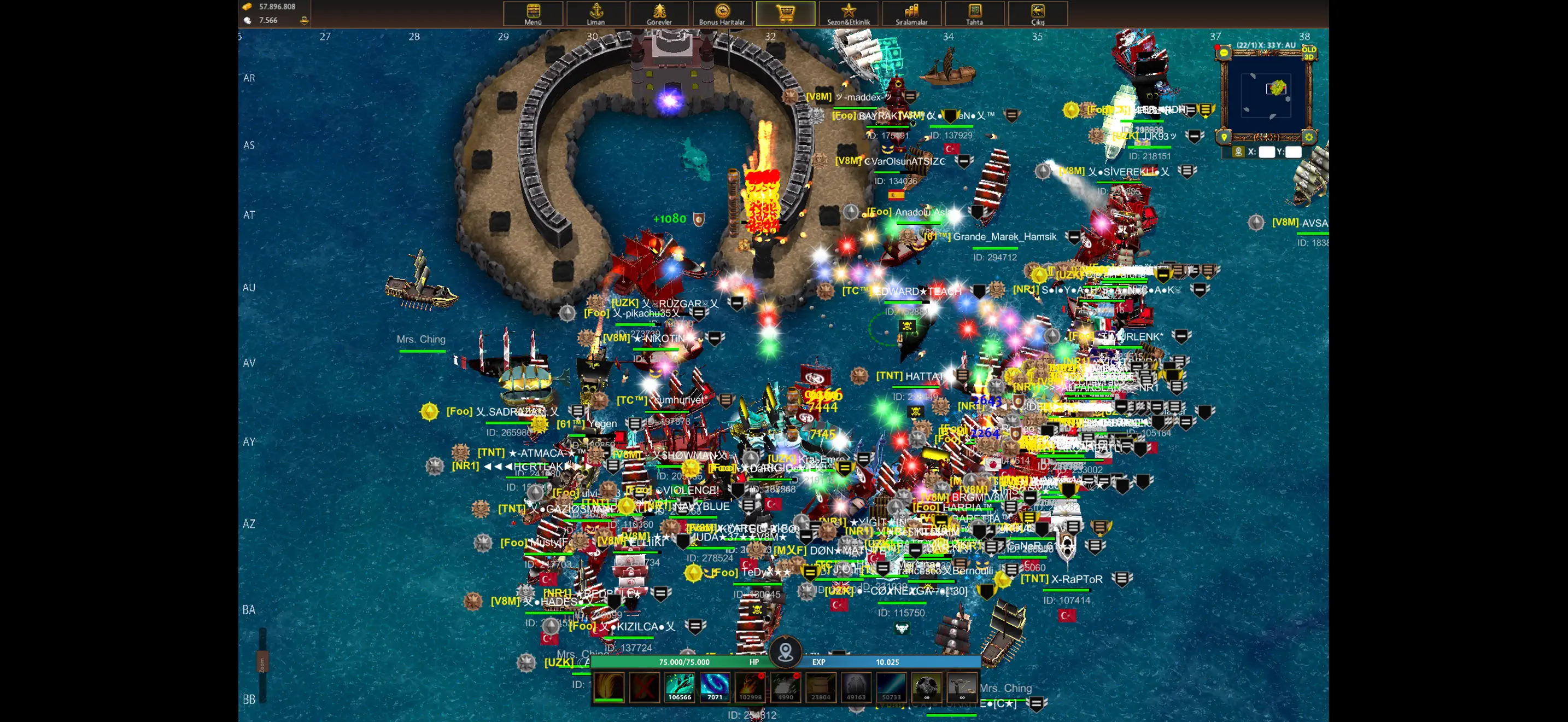
Task: Activate the skill with 106566 charges
Action: point(681,686)
